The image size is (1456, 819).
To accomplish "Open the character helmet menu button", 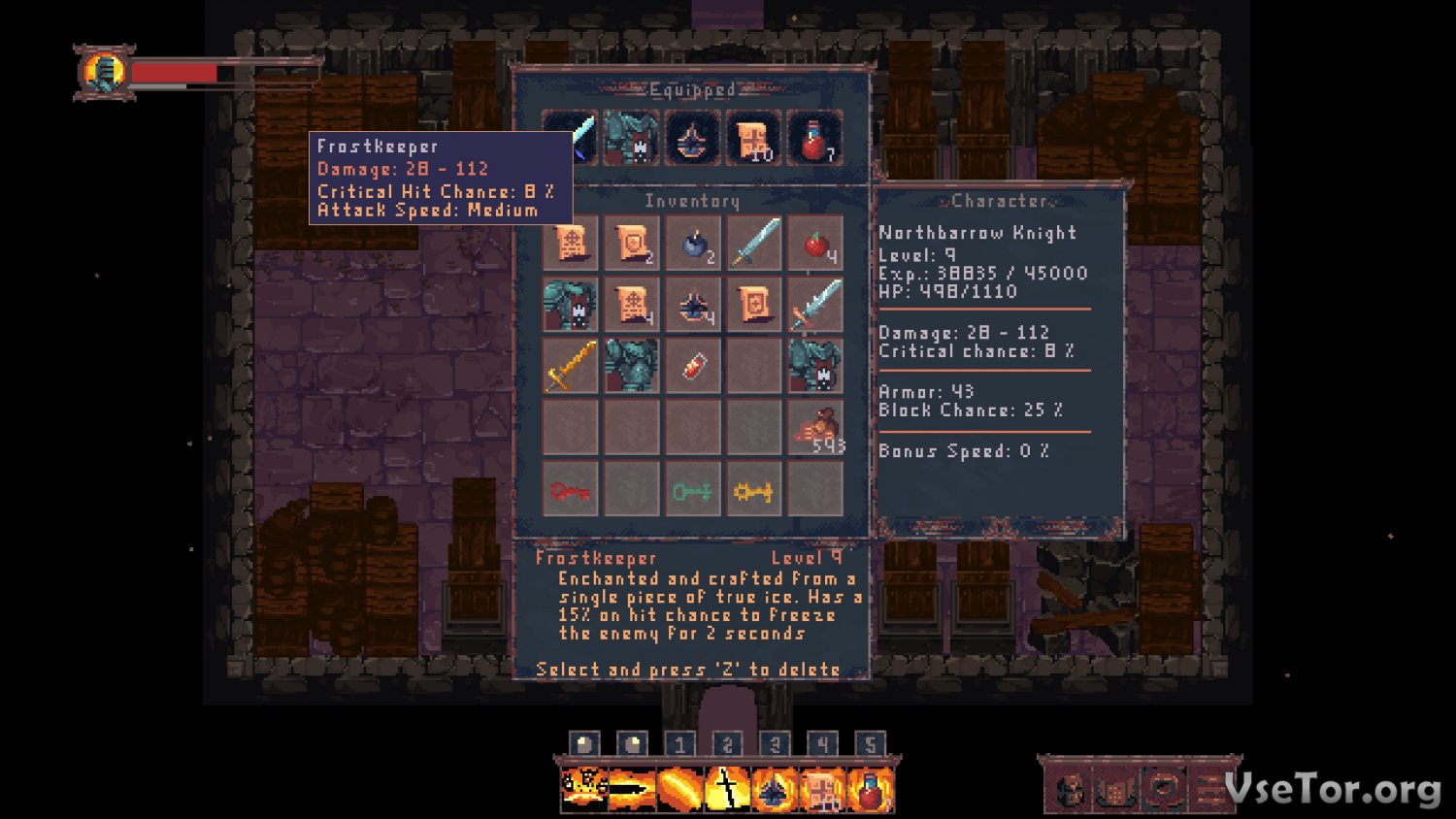I will pos(1071,790).
